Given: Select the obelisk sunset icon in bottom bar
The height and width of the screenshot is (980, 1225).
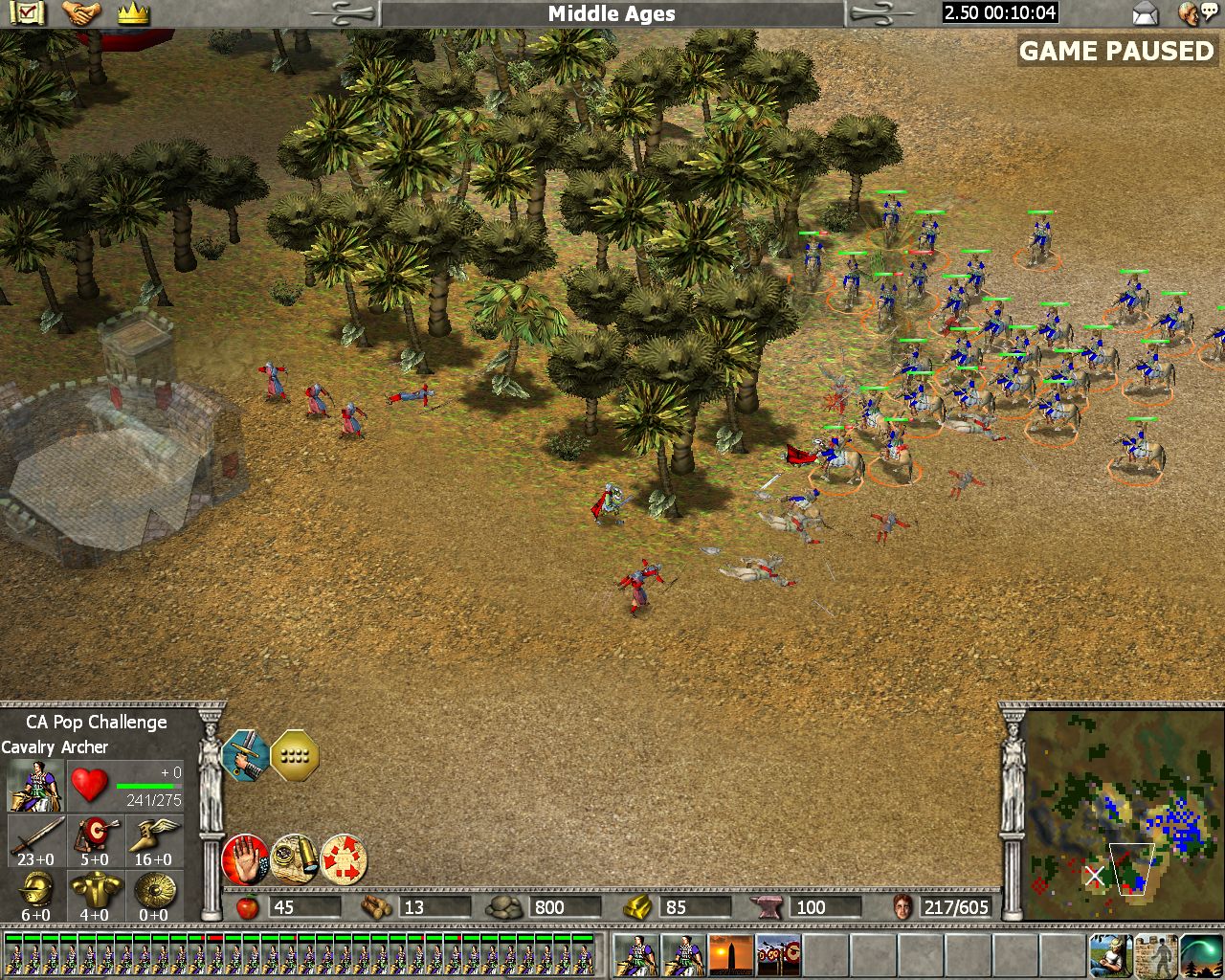Looking at the screenshot, I should click(x=730, y=955).
